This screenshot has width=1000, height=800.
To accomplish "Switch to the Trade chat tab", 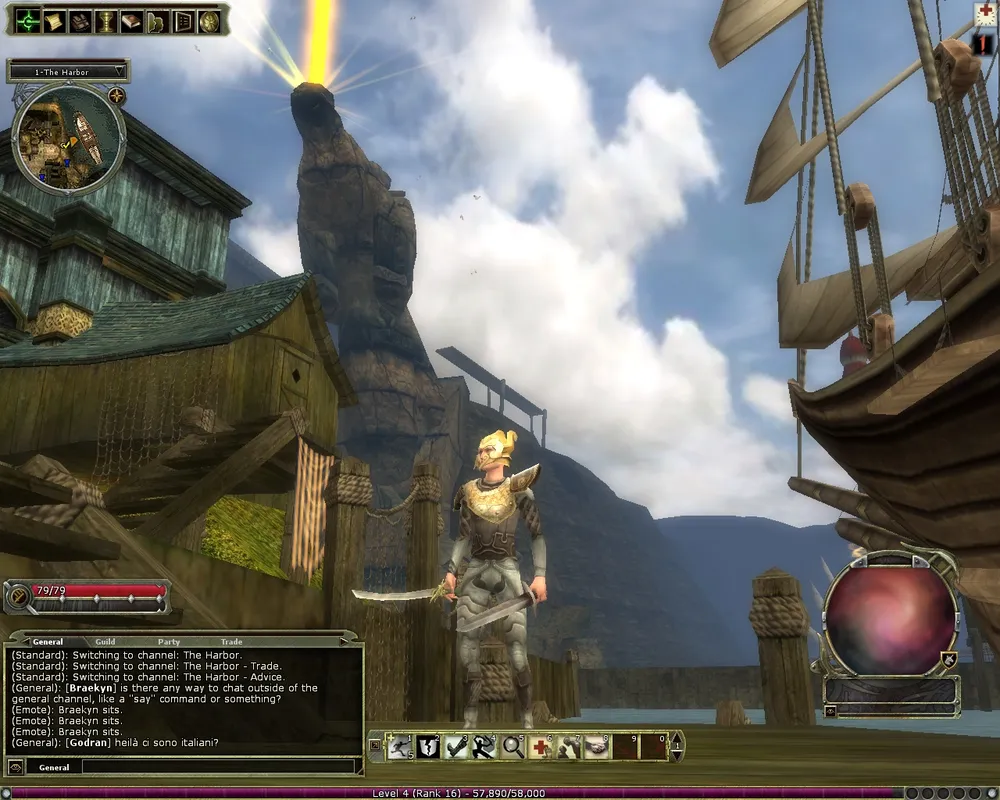I will tap(231, 642).
